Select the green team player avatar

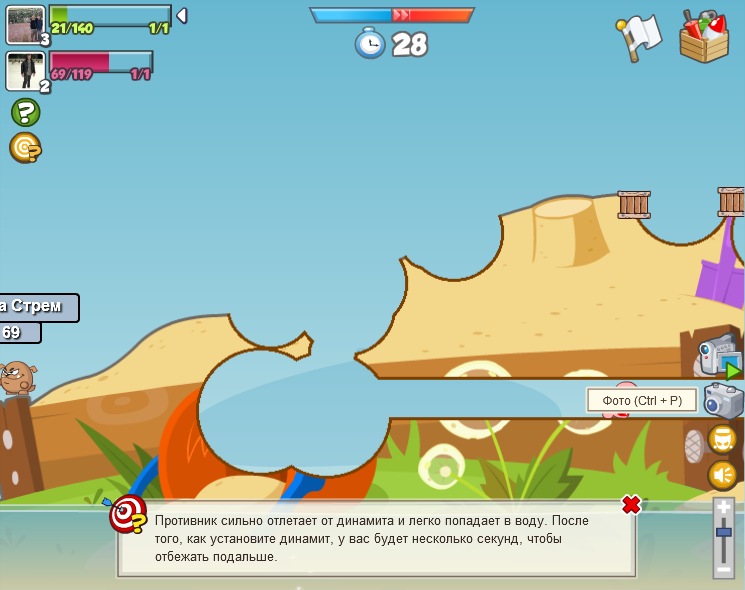(x=25, y=25)
